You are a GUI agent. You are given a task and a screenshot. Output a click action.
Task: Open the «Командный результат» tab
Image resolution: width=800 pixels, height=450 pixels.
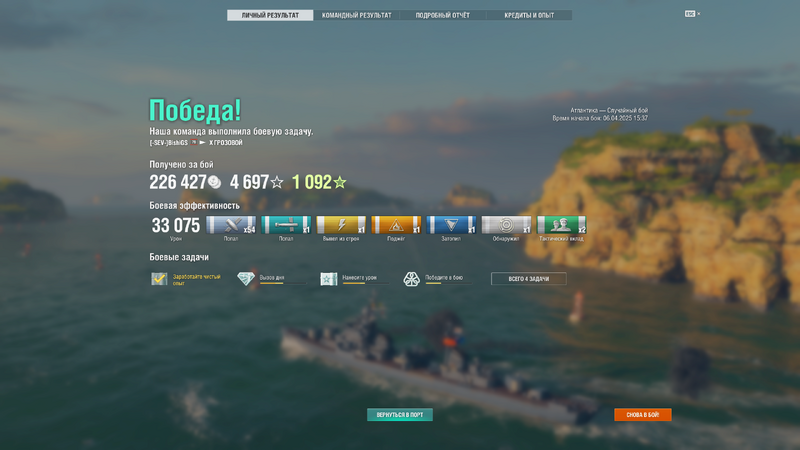(357, 16)
